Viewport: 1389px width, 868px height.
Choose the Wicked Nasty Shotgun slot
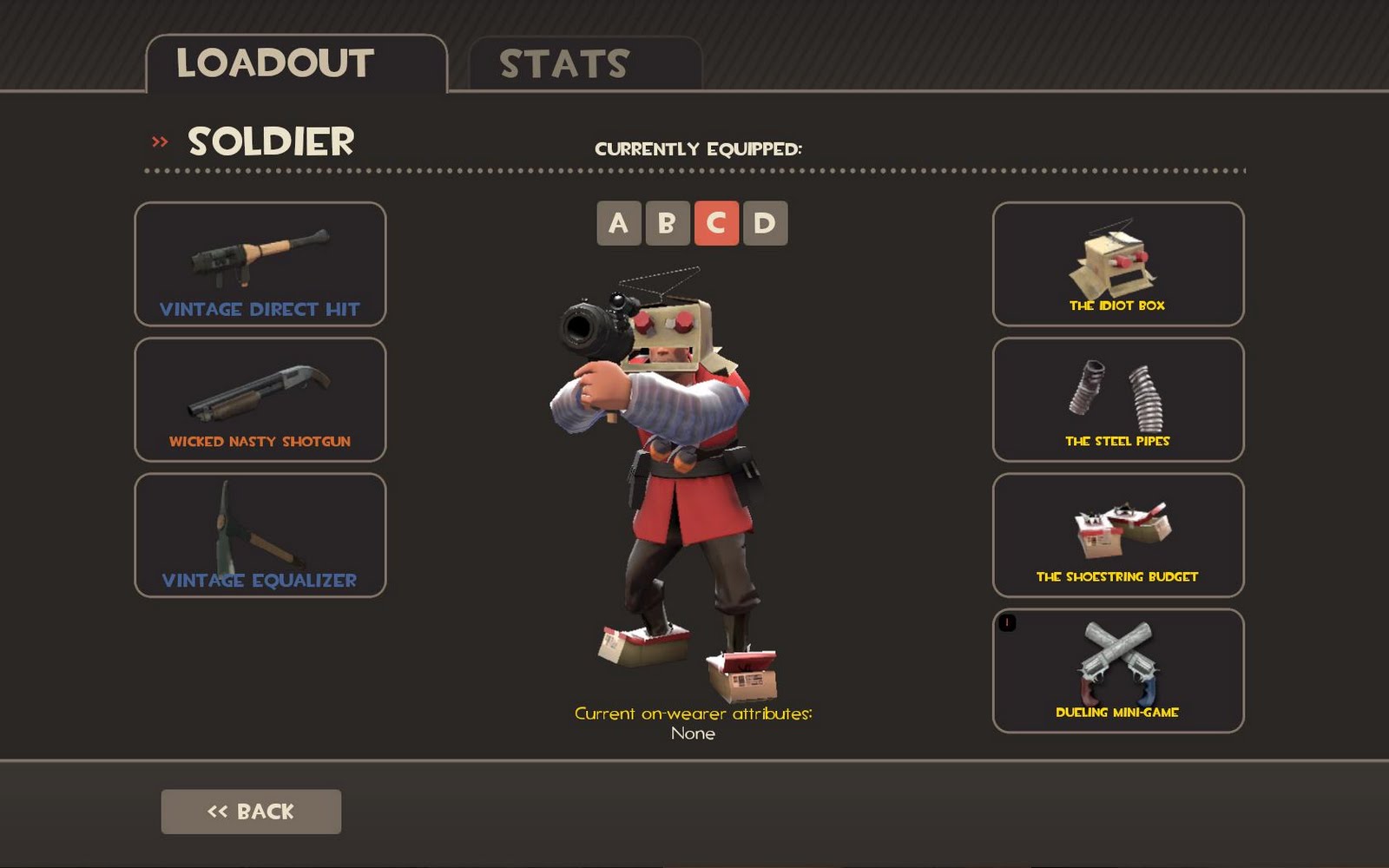pos(260,399)
